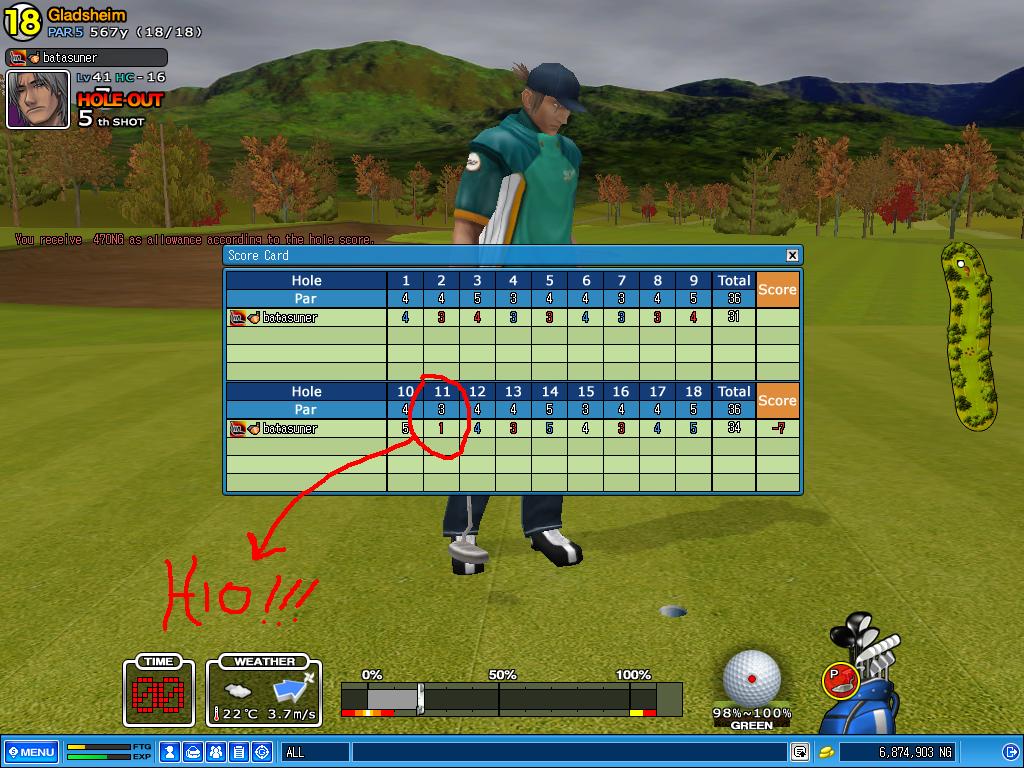
Task: Click the group of people icon
Action: click(216, 752)
